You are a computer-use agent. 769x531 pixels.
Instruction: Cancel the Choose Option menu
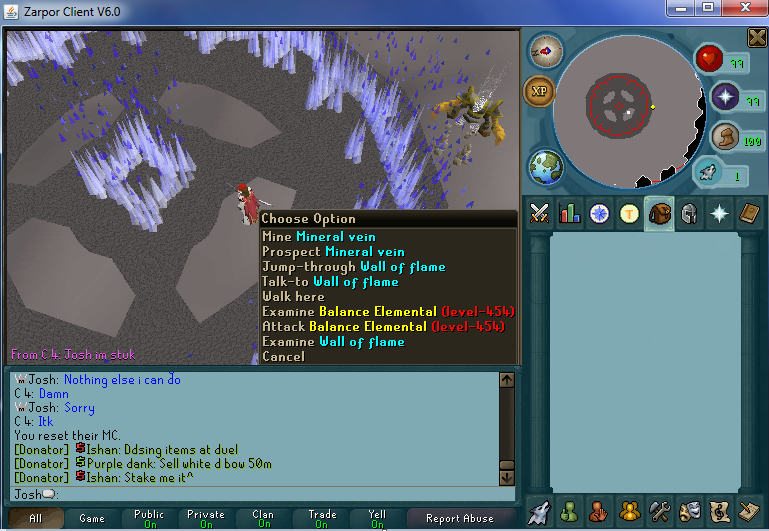[x=283, y=356]
